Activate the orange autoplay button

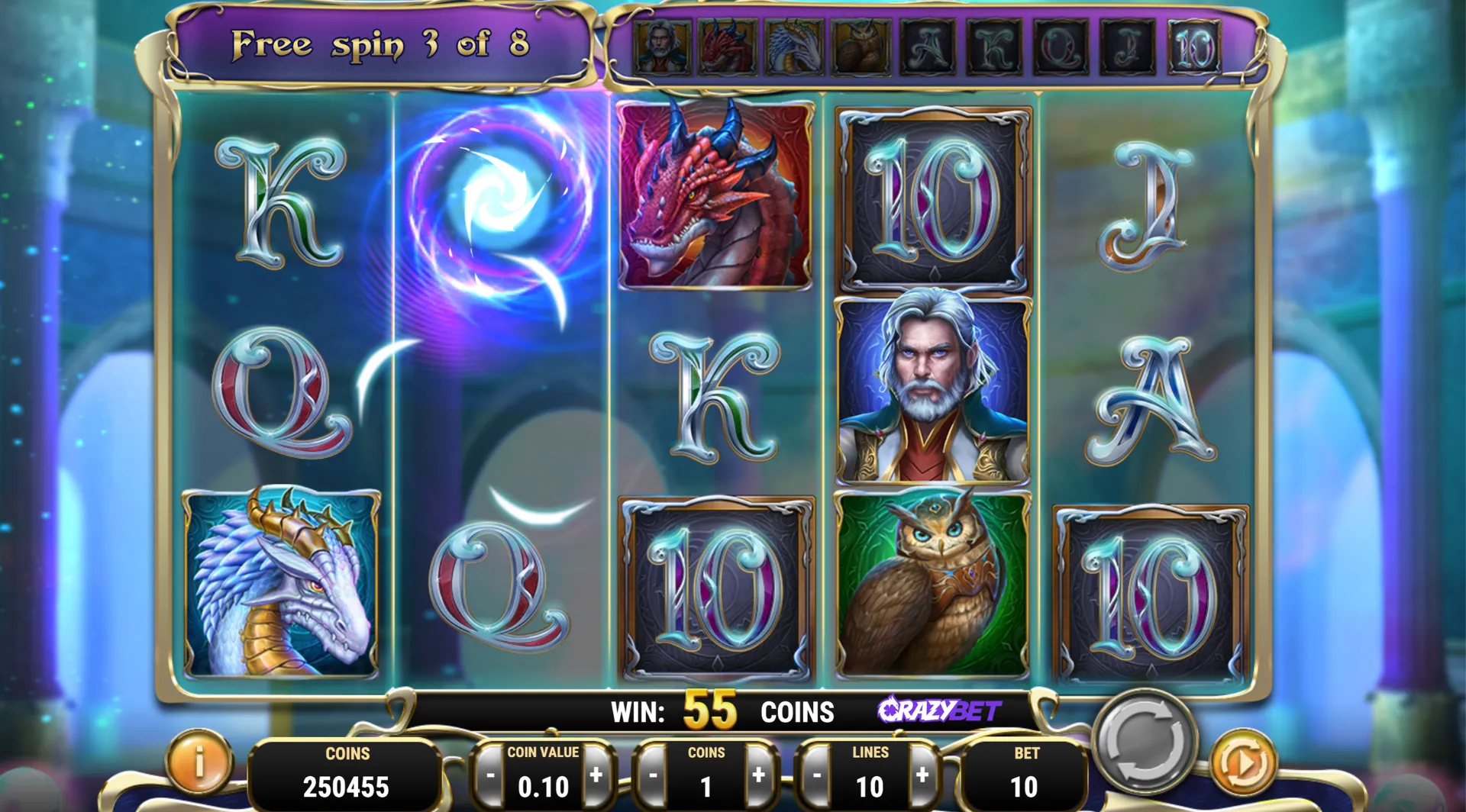[x=1244, y=762]
